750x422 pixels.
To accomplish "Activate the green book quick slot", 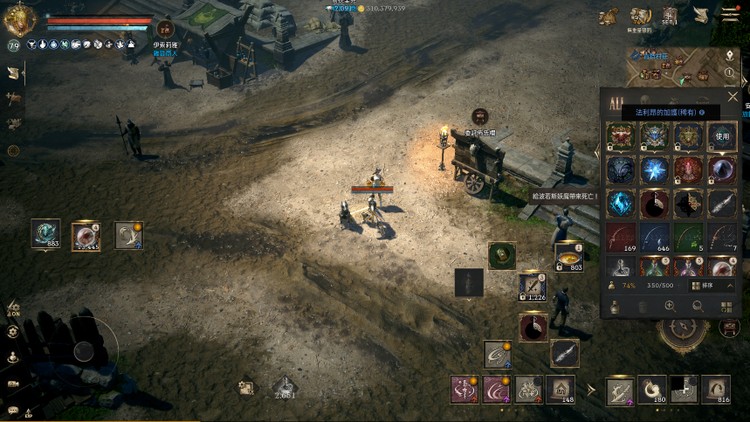I will [502, 255].
